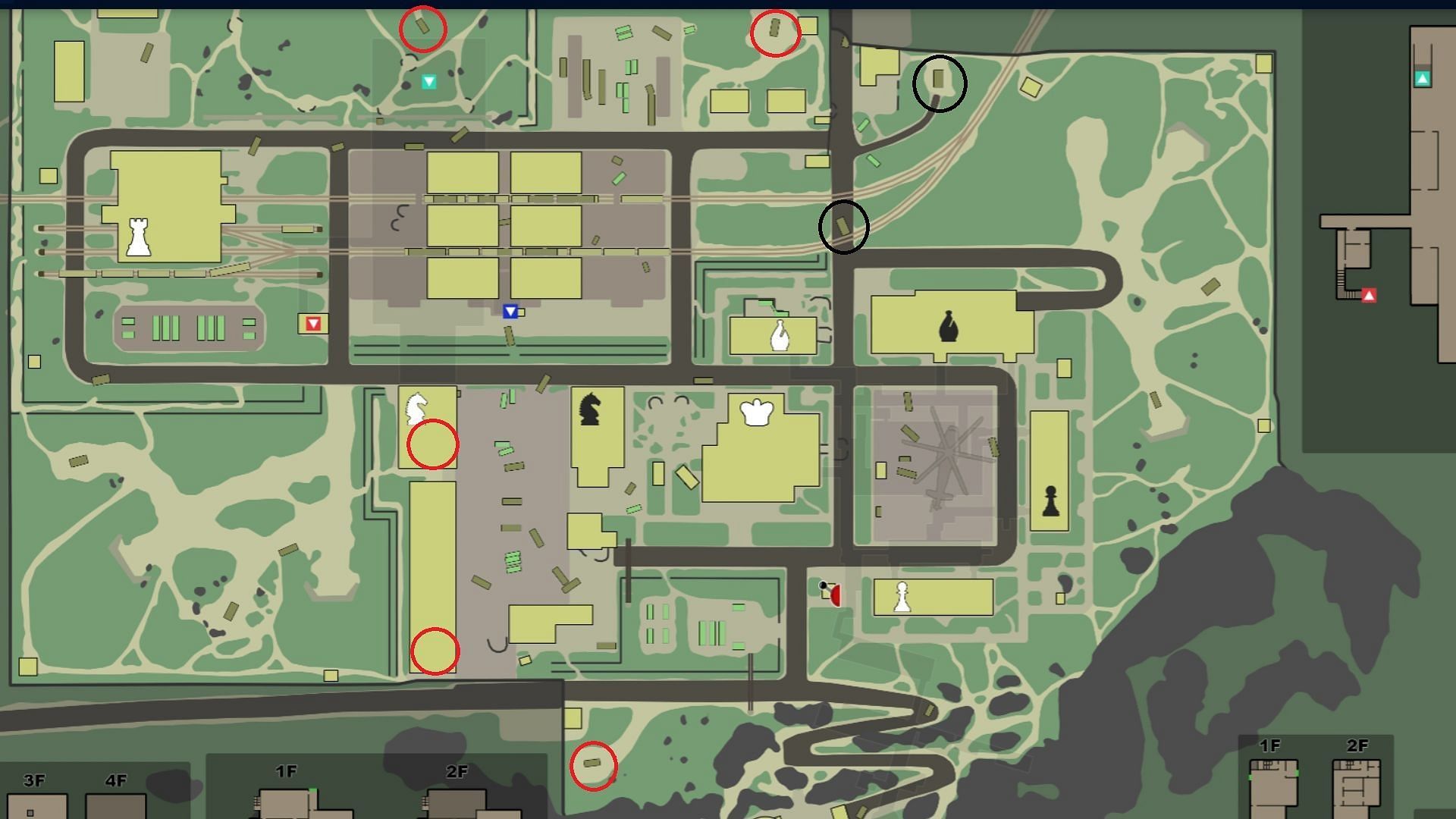Click the red downward triangle marker
This screenshot has width=1456, height=819.
click(313, 324)
